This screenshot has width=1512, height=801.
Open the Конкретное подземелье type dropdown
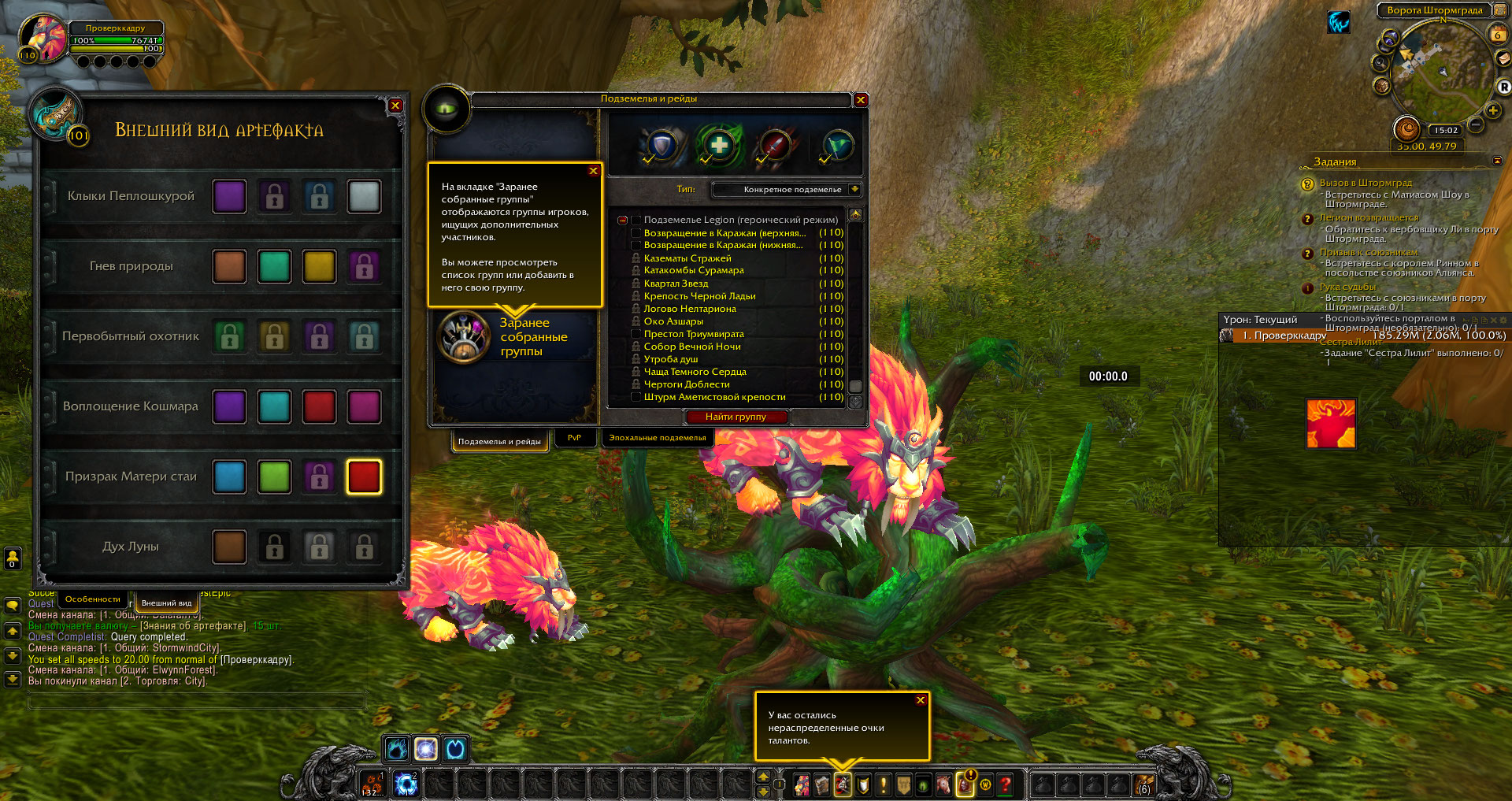(854, 189)
